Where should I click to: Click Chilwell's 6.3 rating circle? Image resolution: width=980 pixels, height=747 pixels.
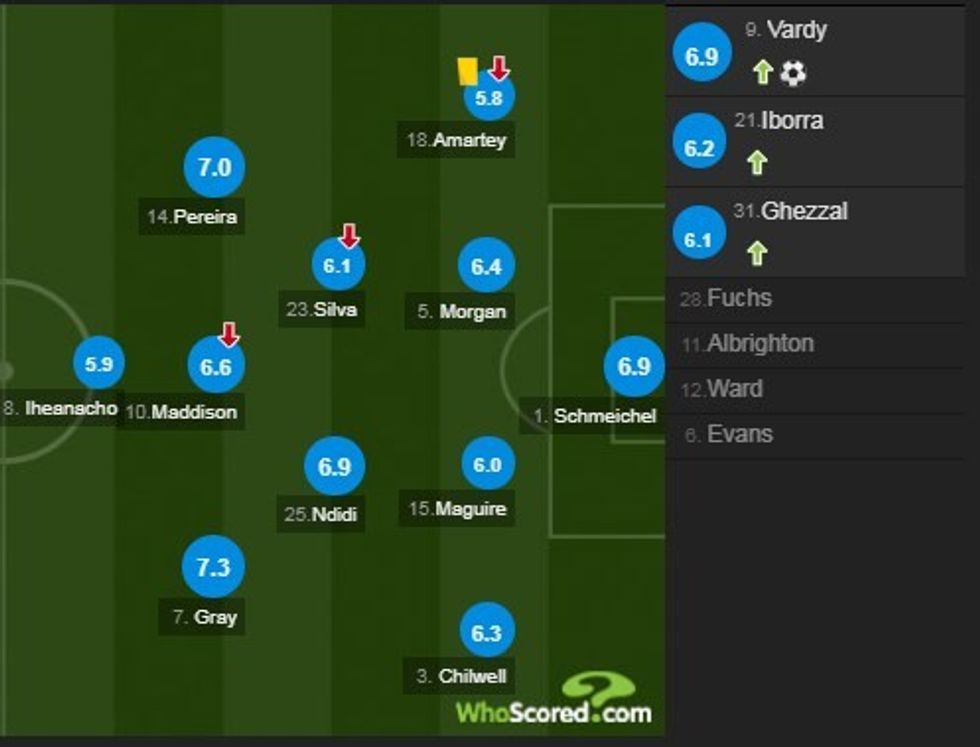(x=487, y=632)
